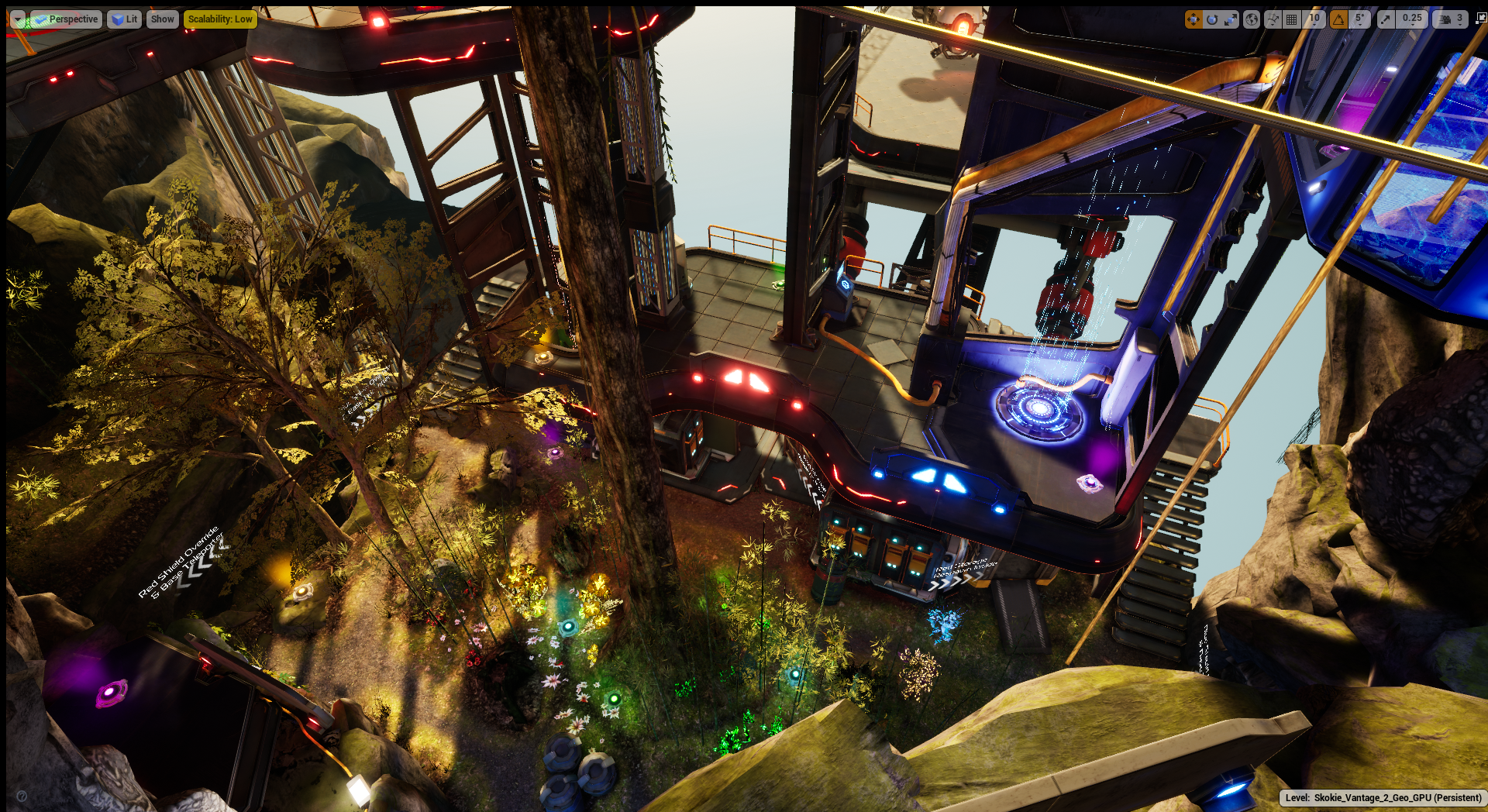This screenshot has width=1488, height=812.
Task: Toggle the world/local coordinate globe icon
Action: coord(1252,19)
